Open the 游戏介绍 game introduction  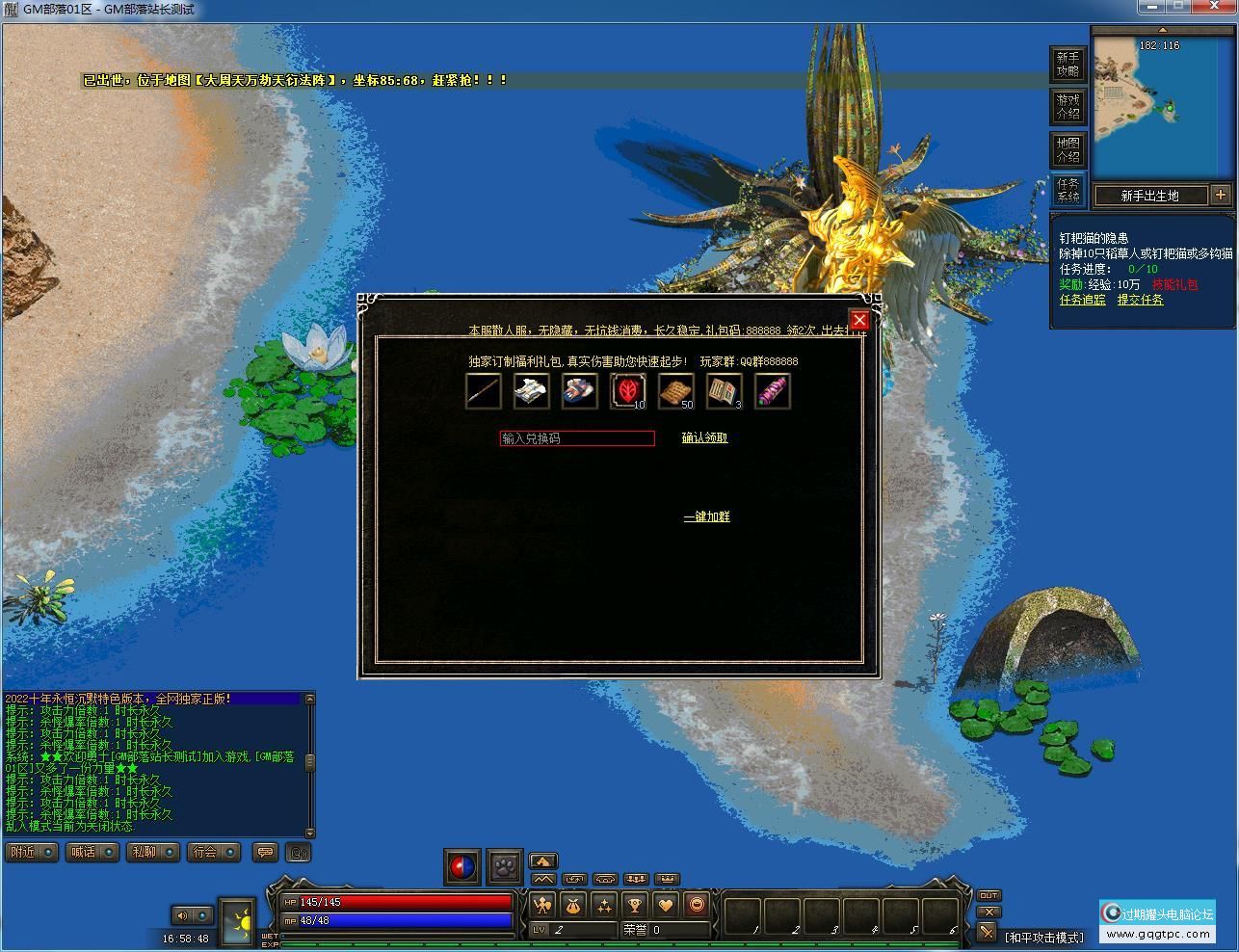coord(1068,107)
